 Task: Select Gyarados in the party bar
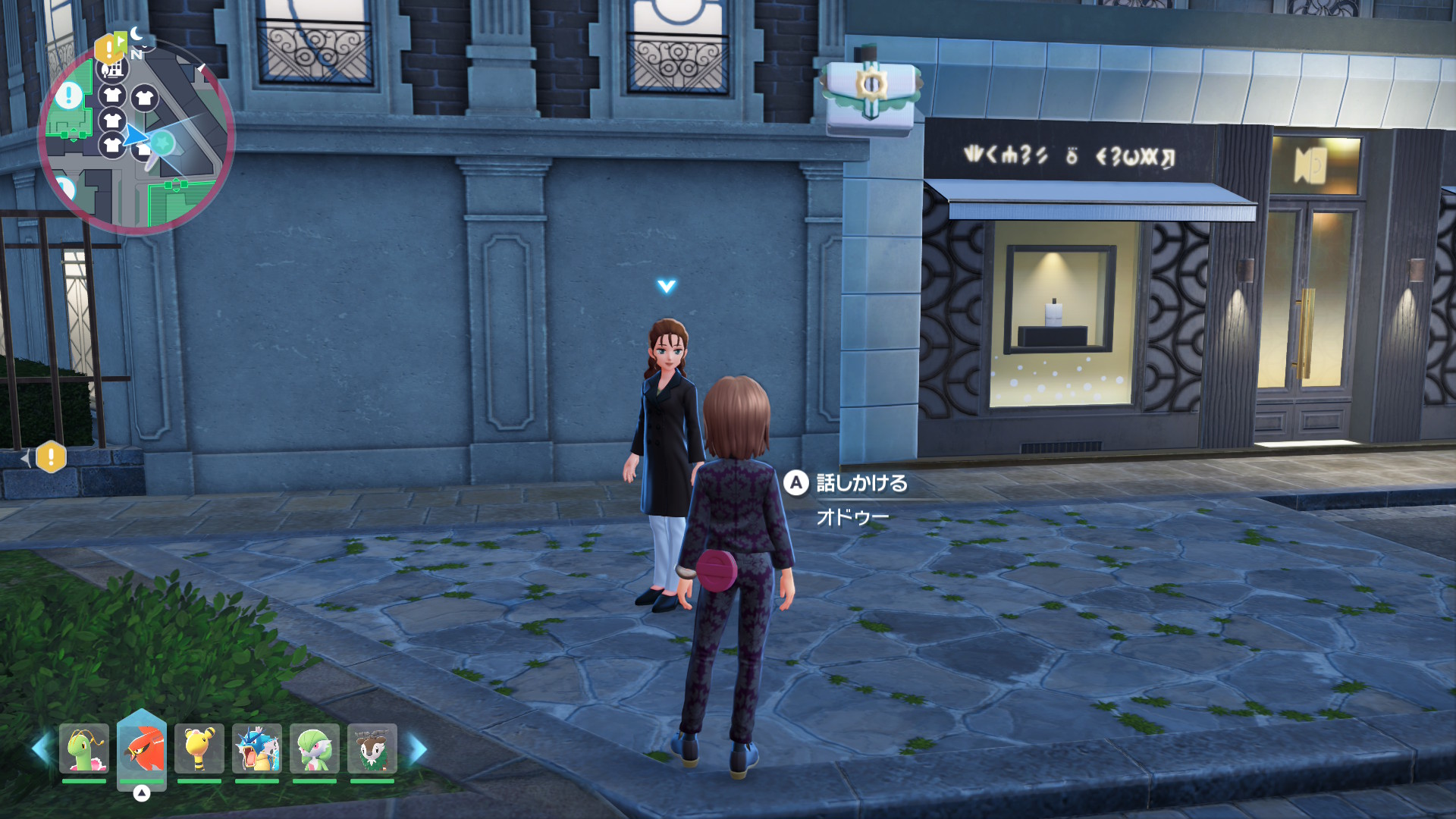[x=257, y=748]
